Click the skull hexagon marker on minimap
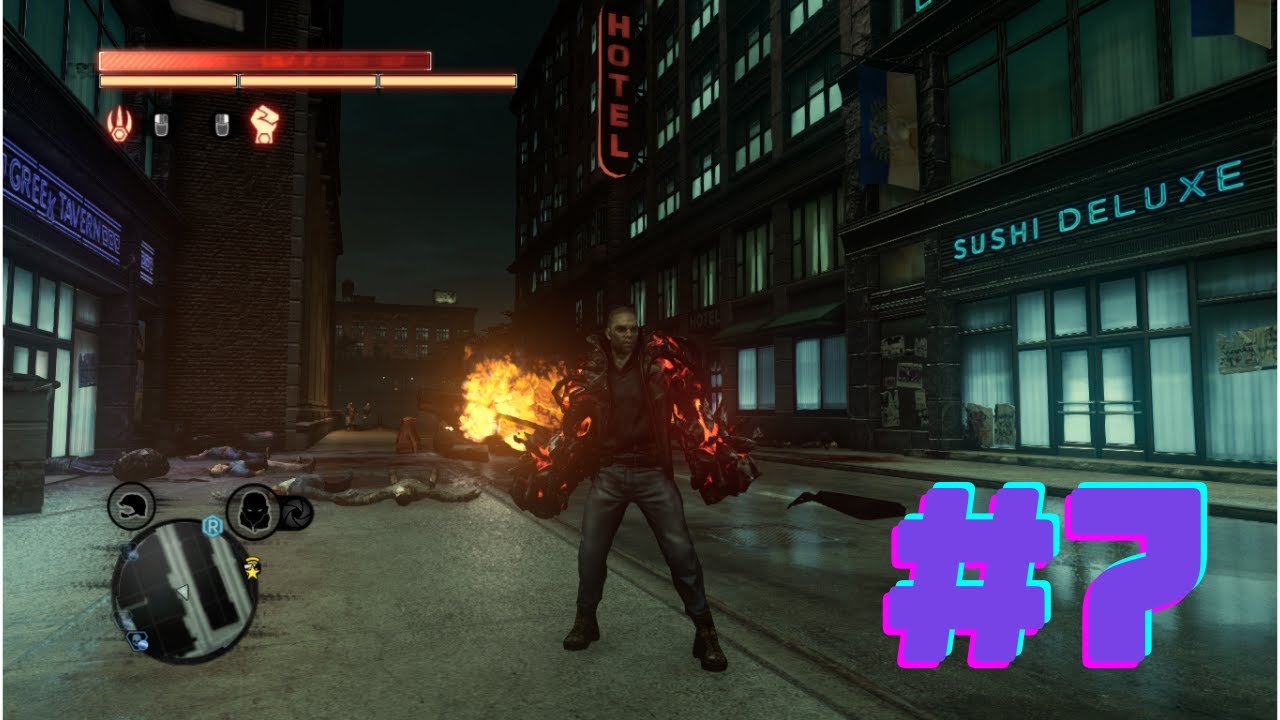Image resolution: width=1280 pixels, height=720 pixels. (x=138, y=641)
